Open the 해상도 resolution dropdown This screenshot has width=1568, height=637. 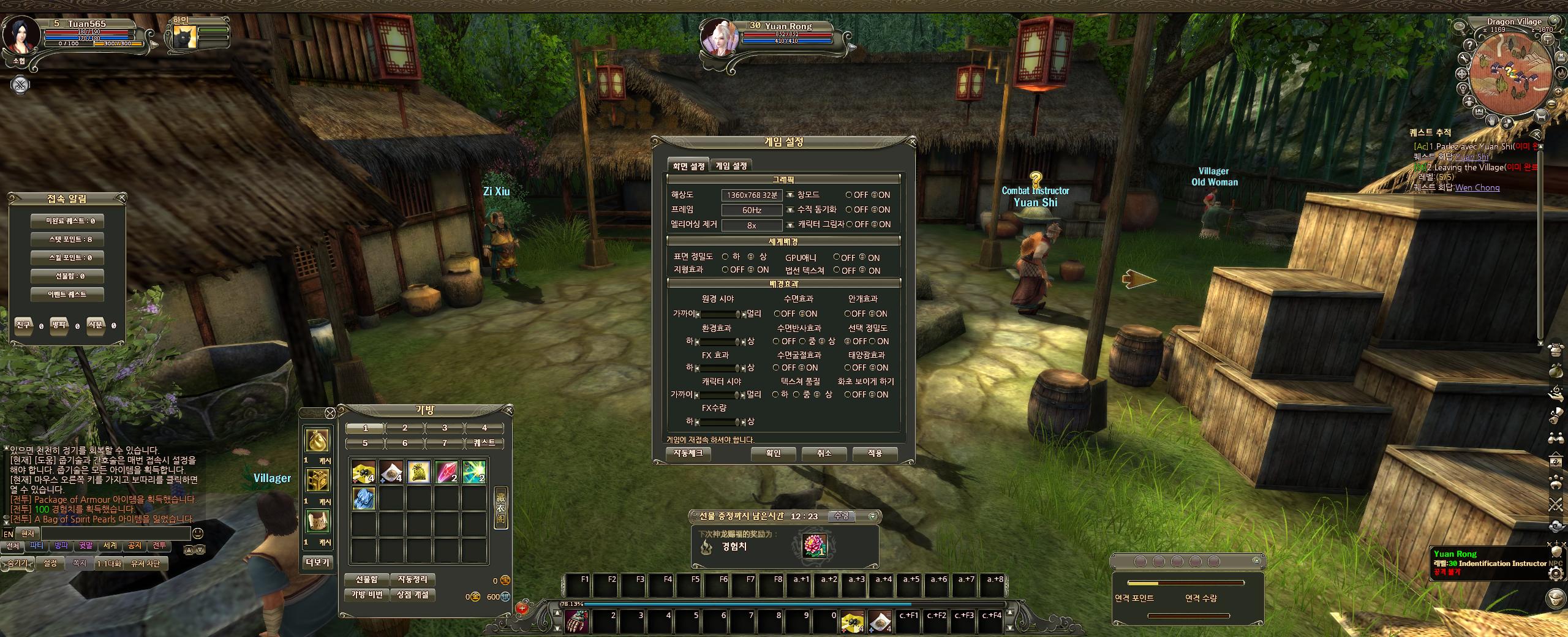point(790,195)
